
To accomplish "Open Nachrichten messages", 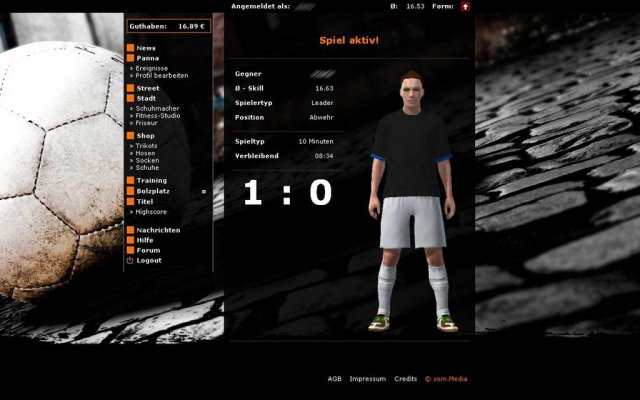I will 158,230.
